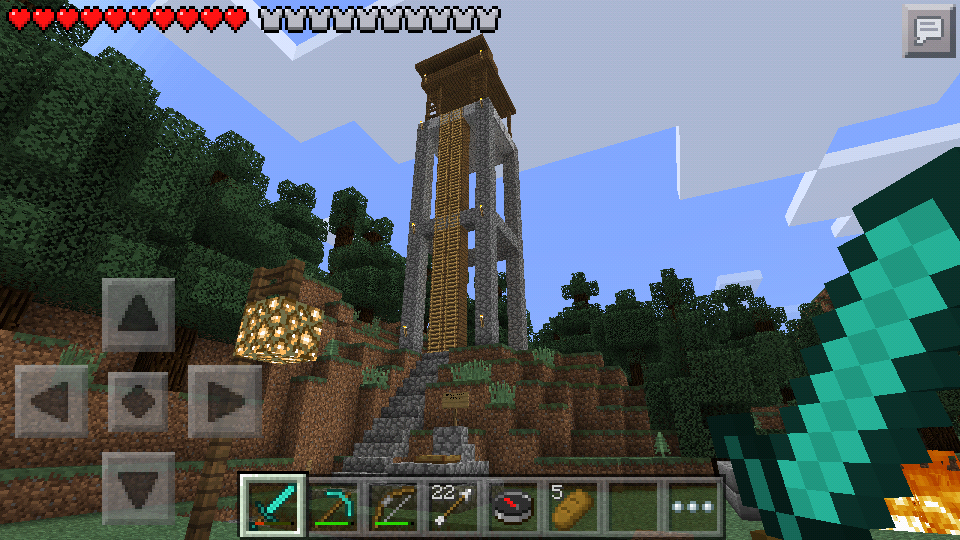Tap the move forward arrow

tap(138, 315)
